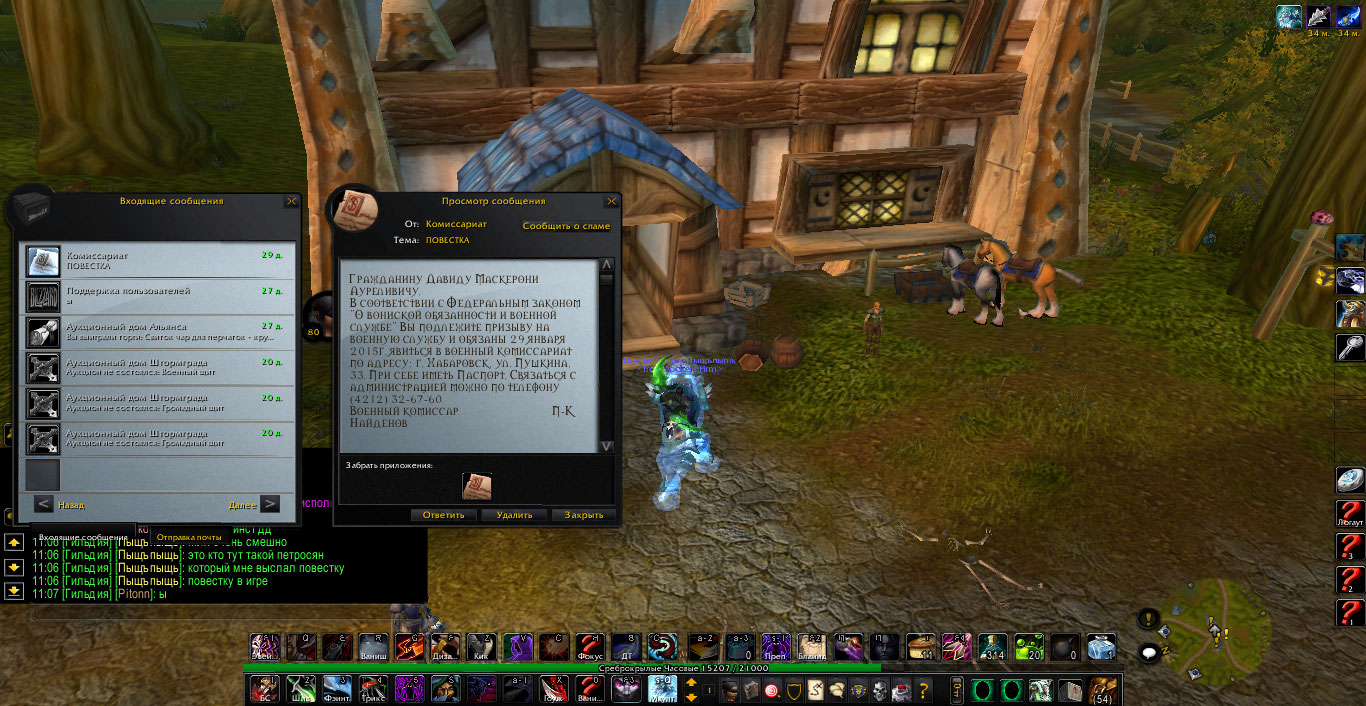Go back with the Назад arrow
The width and height of the screenshot is (1366, 706).
[x=44, y=505]
